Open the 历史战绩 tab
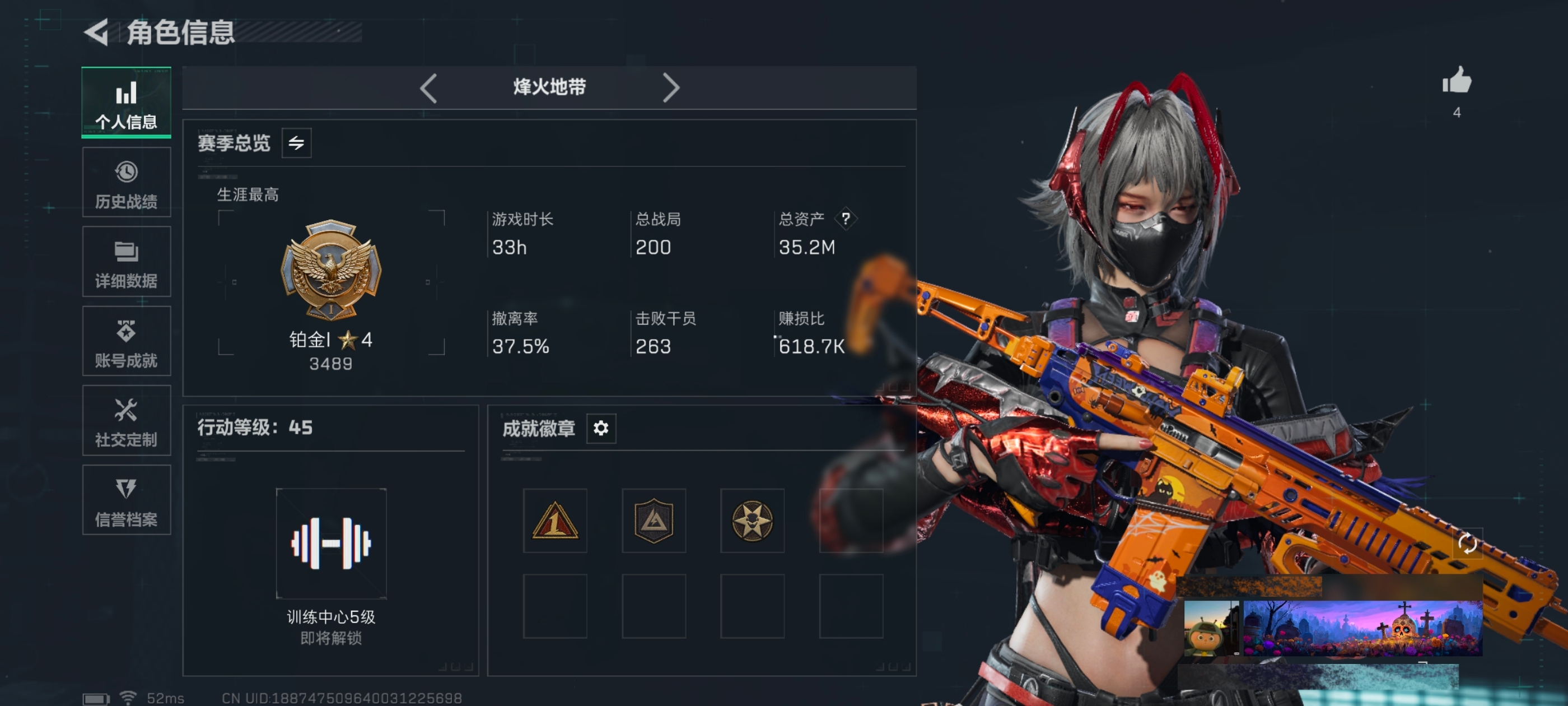1568x706 pixels. click(126, 182)
